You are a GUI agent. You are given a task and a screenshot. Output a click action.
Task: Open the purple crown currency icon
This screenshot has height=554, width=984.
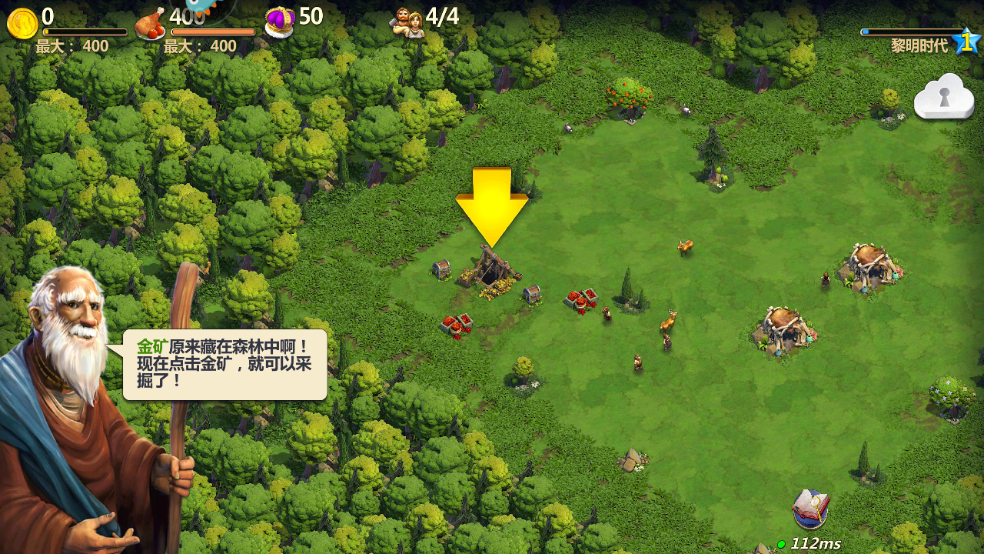280,21
